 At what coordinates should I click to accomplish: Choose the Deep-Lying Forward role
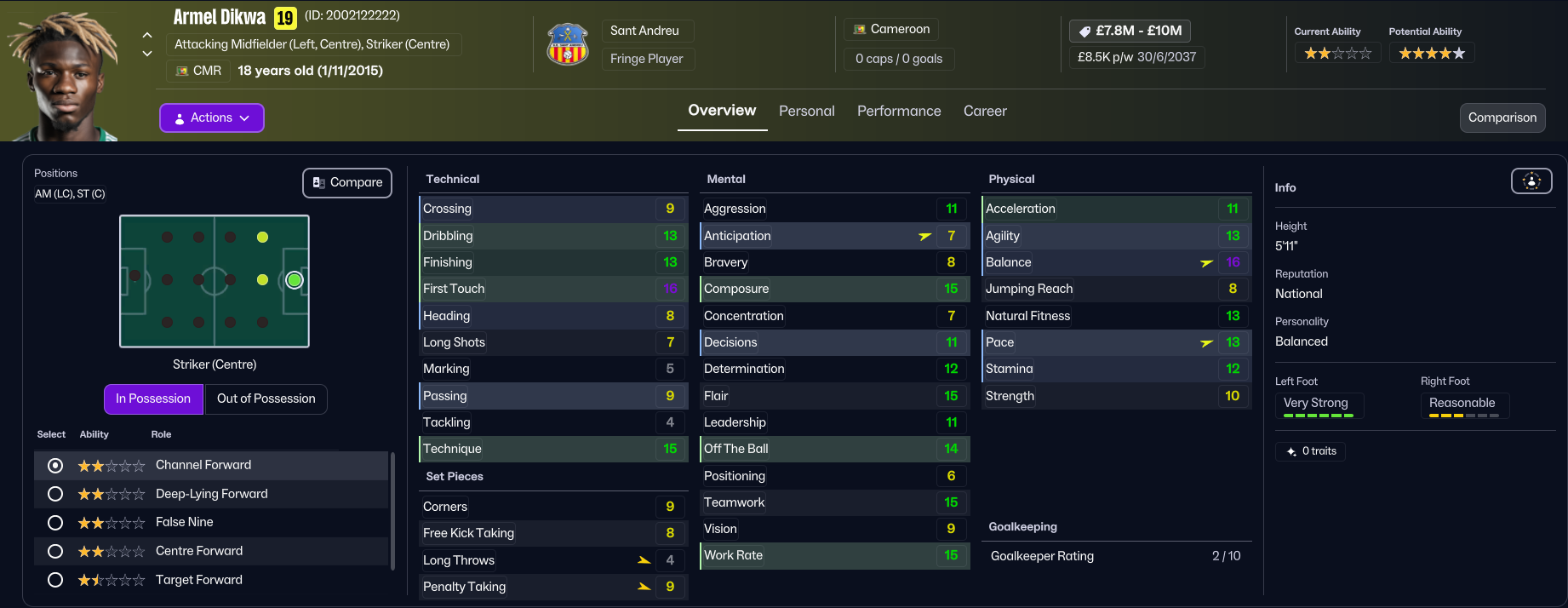coord(55,494)
